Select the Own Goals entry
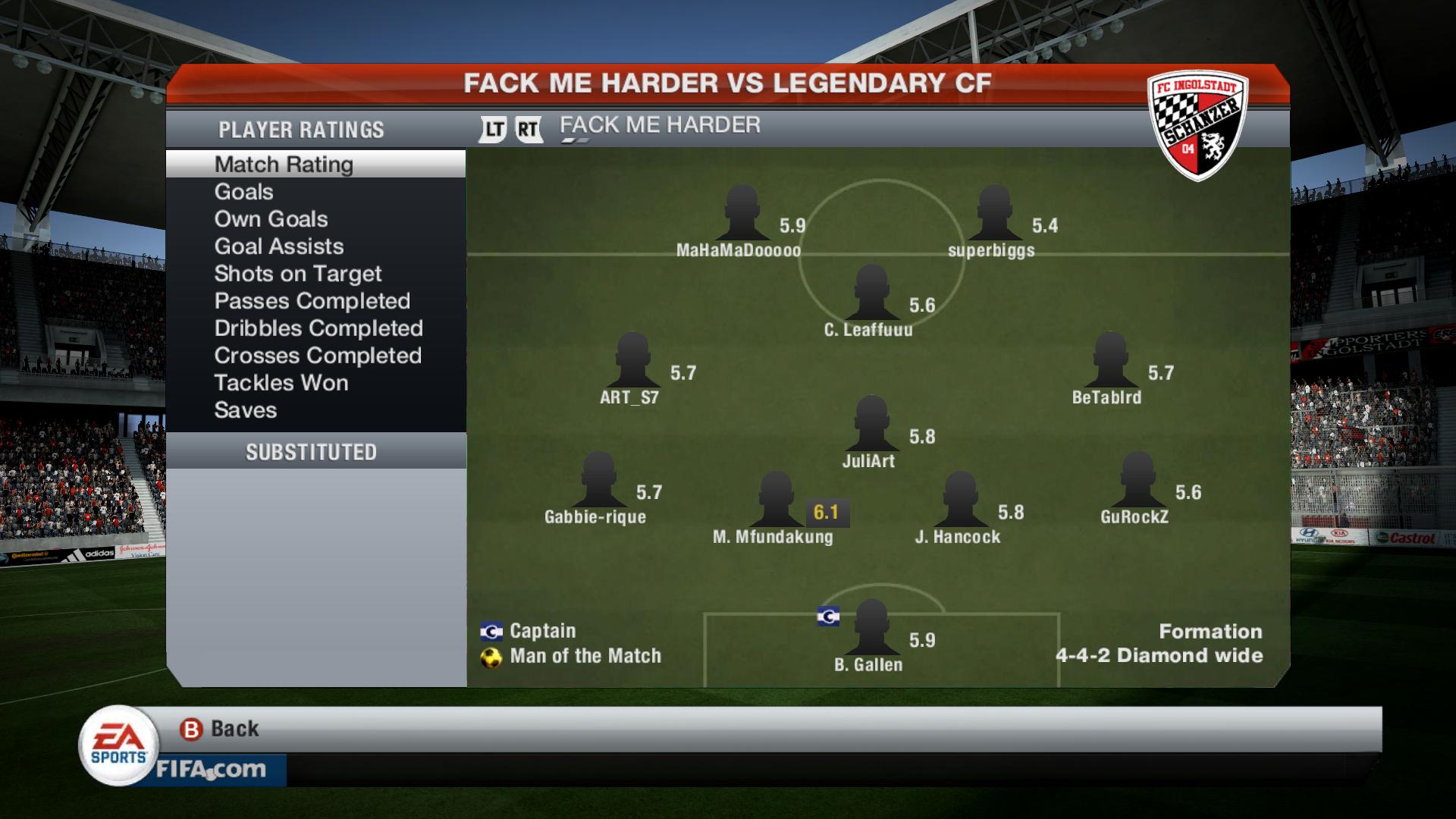The width and height of the screenshot is (1456, 819). point(271,219)
